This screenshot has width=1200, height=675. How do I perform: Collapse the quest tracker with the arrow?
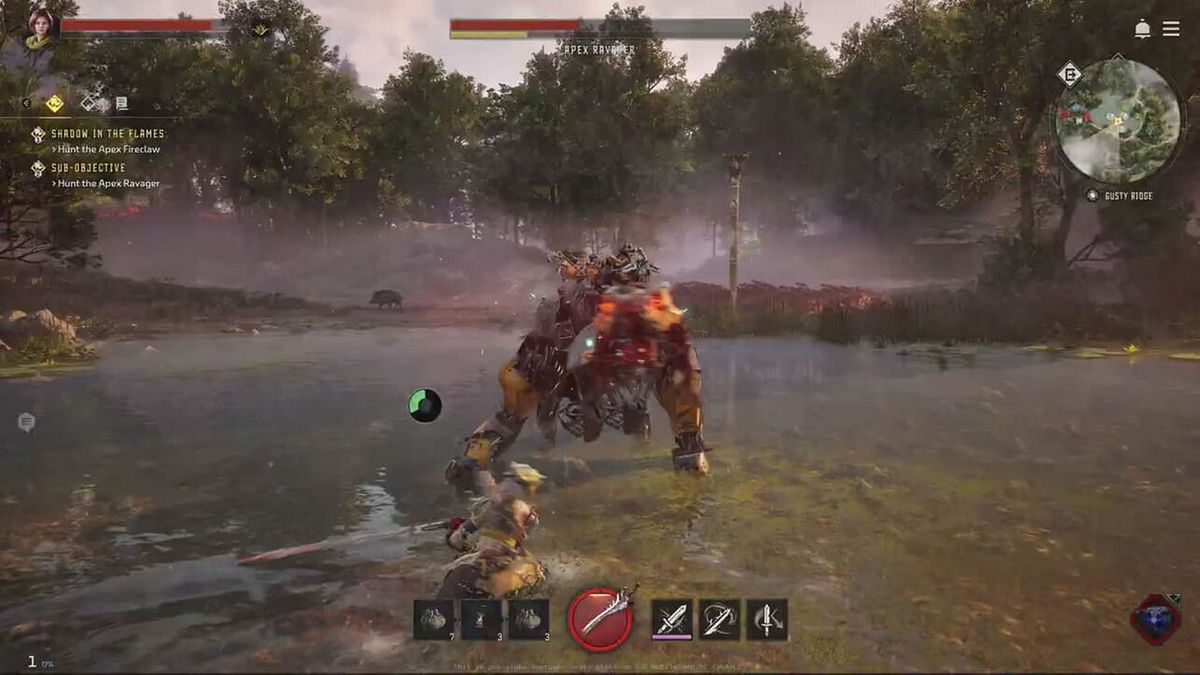click(27, 102)
